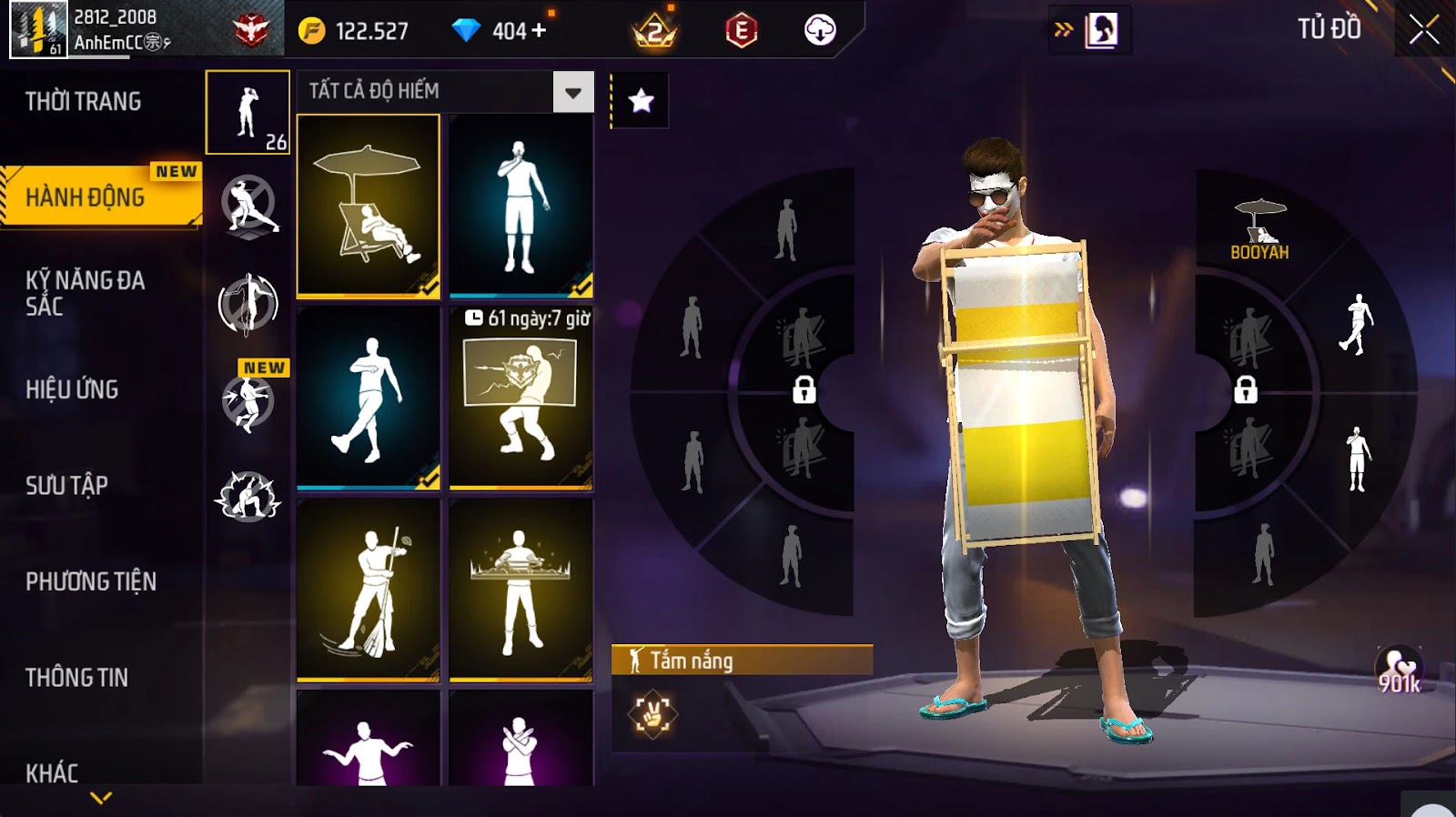1456x817 pixels.
Task: Select the DJ turntable emote
Action: pyautogui.click(x=521, y=590)
